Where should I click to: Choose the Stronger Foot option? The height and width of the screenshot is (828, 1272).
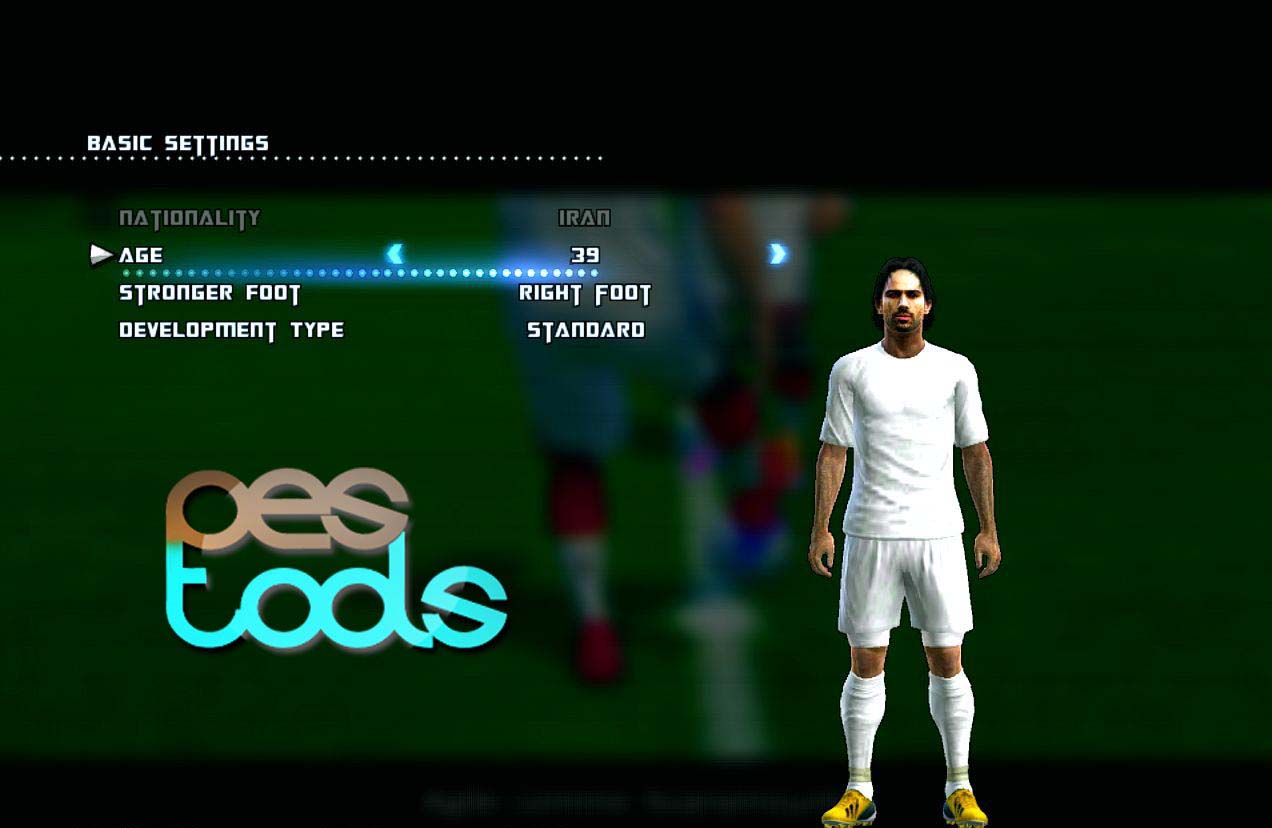pyautogui.click(x=210, y=294)
